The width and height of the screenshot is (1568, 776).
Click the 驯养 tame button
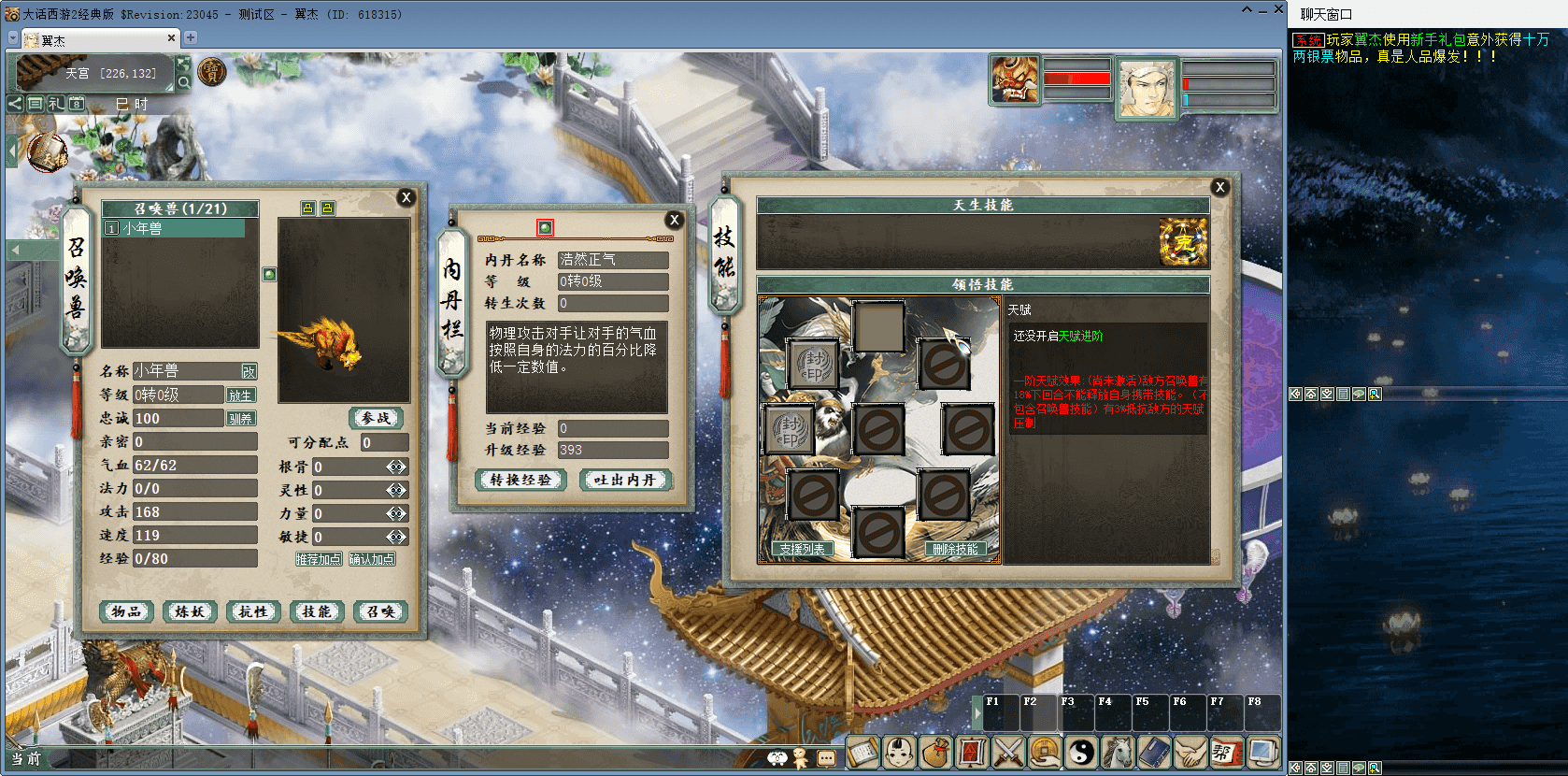(x=240, y=419)
